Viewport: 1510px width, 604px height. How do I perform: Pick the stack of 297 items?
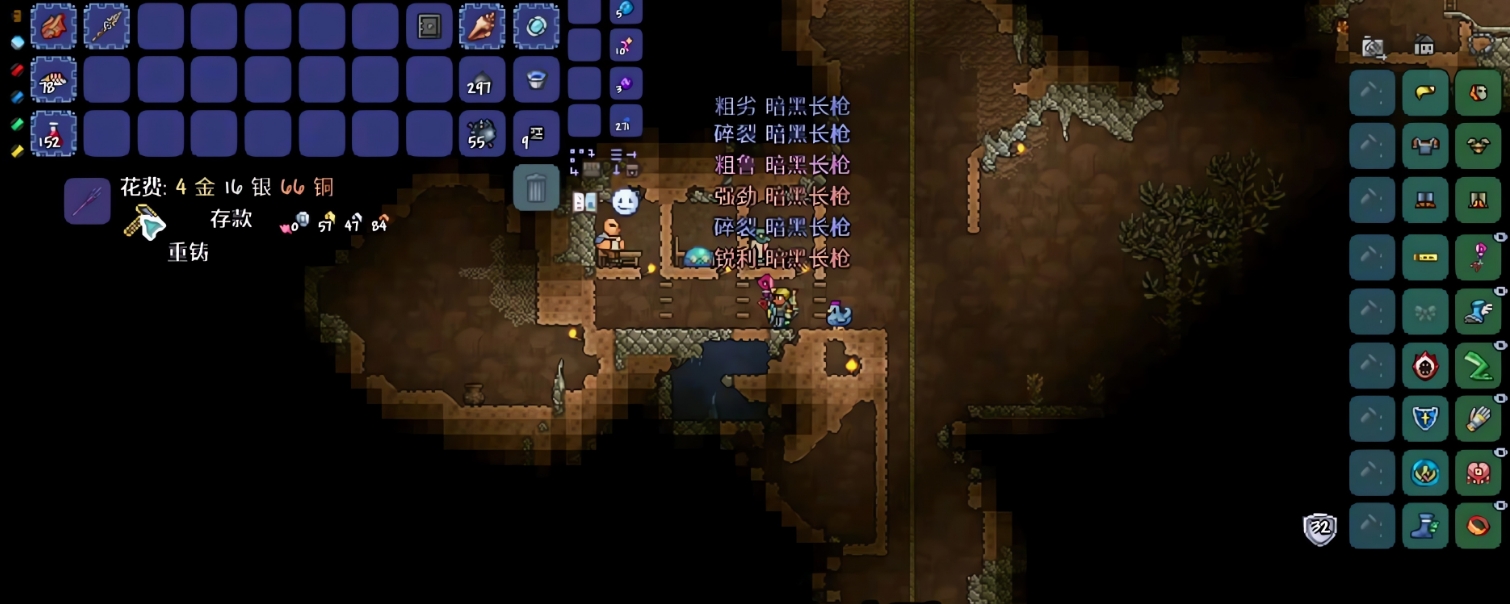point(482,80)
